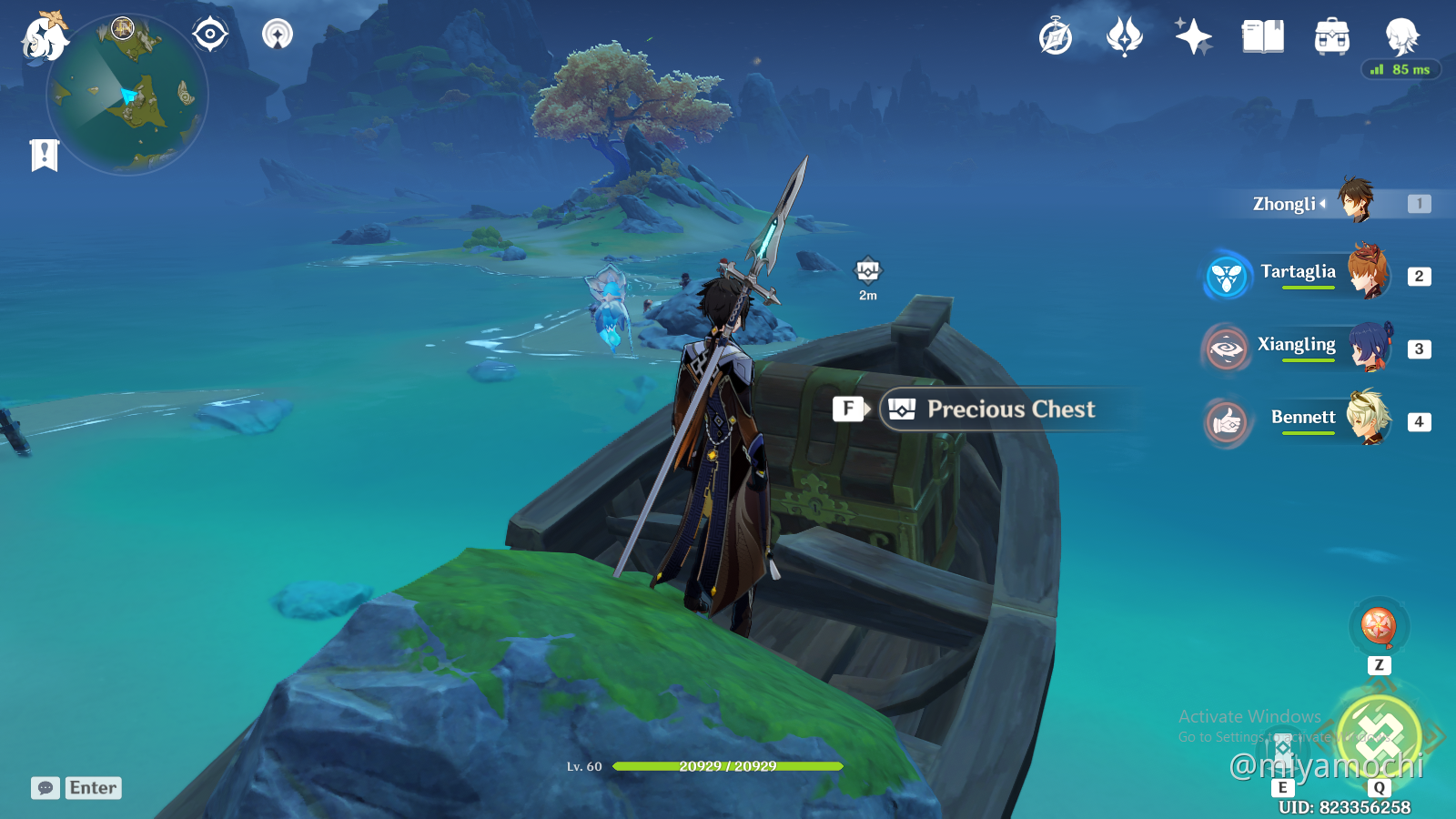Open the Events page wings icon

pyautogui.click(x=1126, y=36)
